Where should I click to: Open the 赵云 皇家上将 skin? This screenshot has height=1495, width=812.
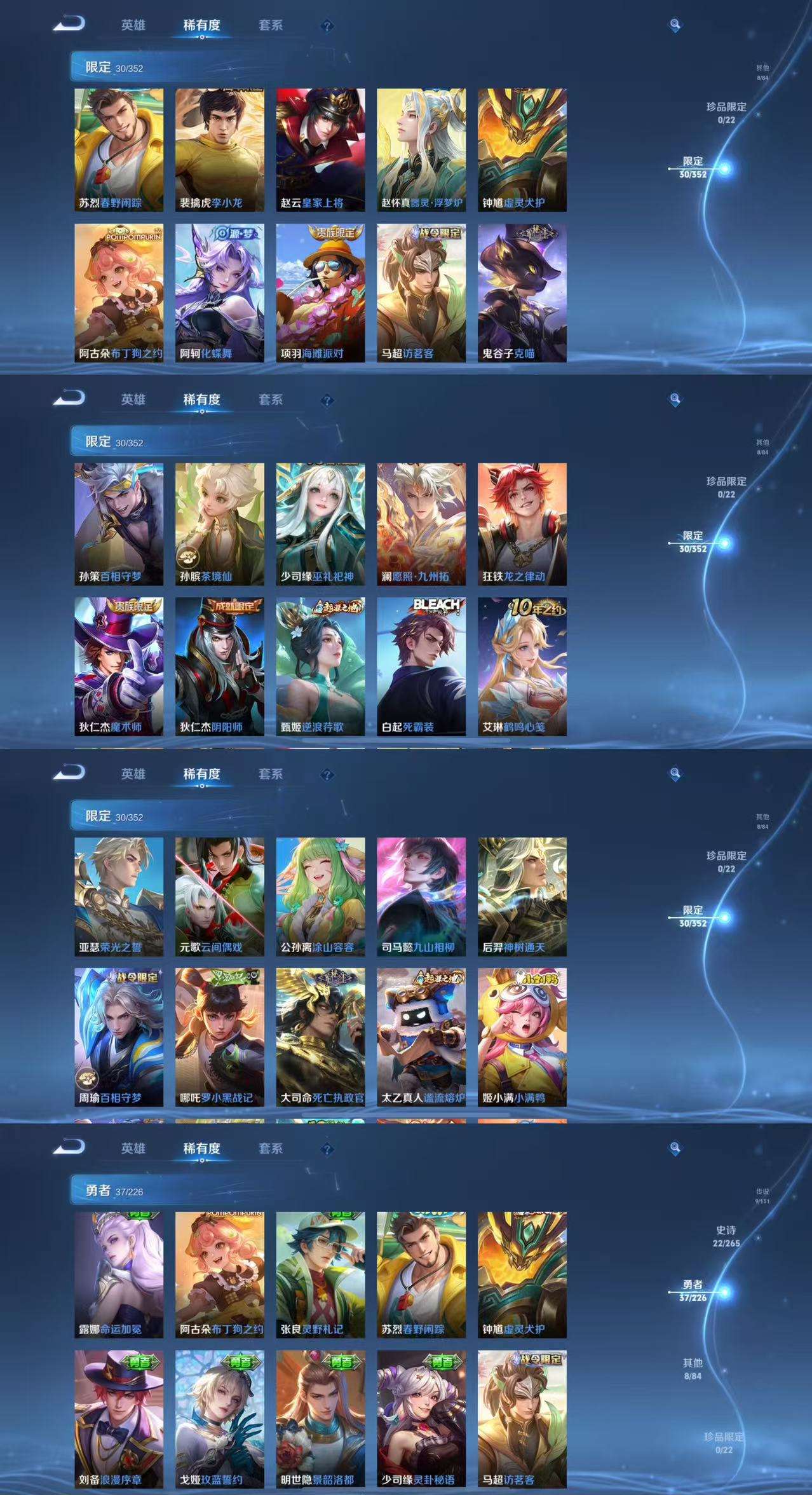[x=320, y=149]
